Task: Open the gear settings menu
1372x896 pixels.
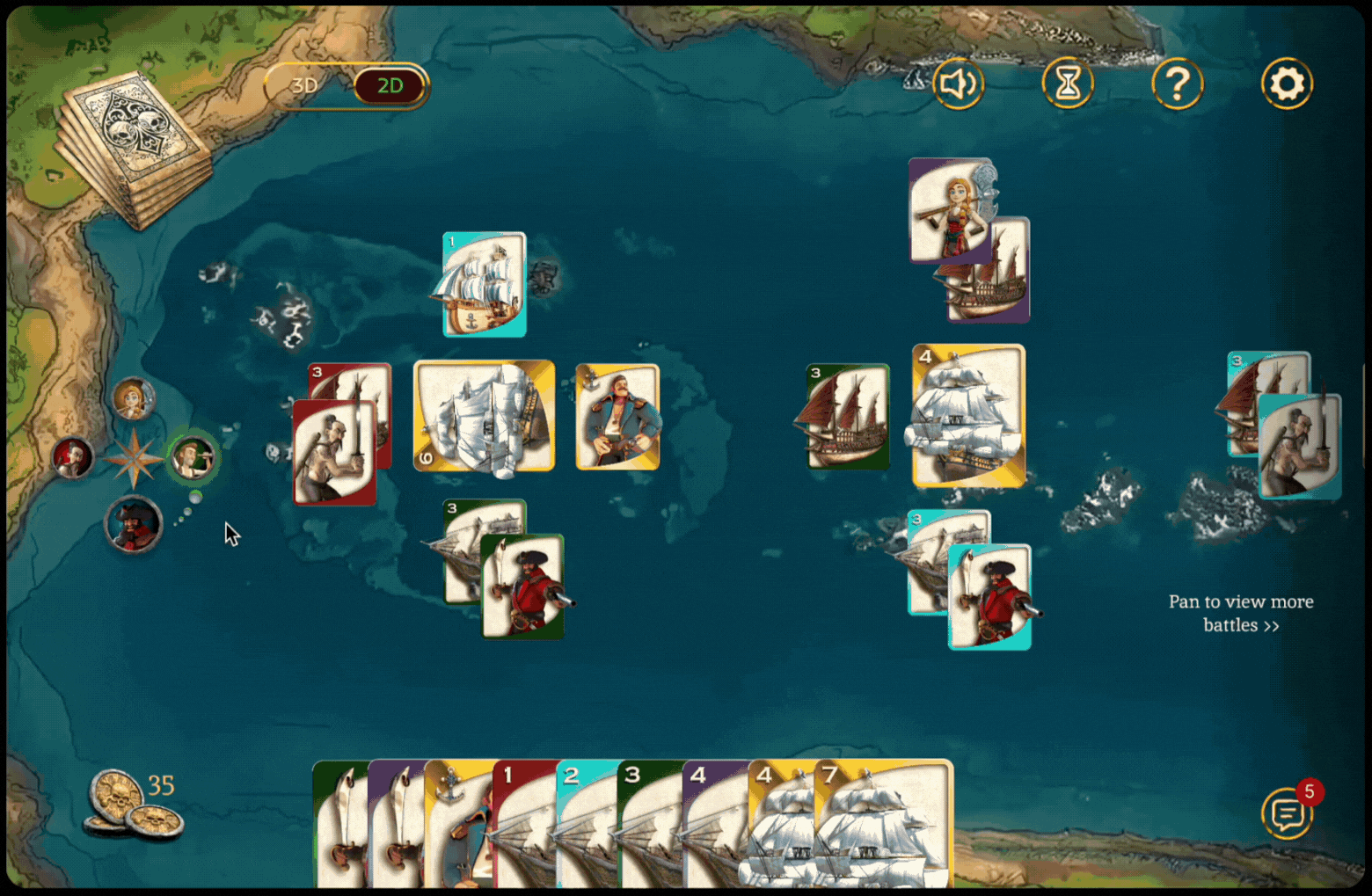Action: tap(1287, 84)
